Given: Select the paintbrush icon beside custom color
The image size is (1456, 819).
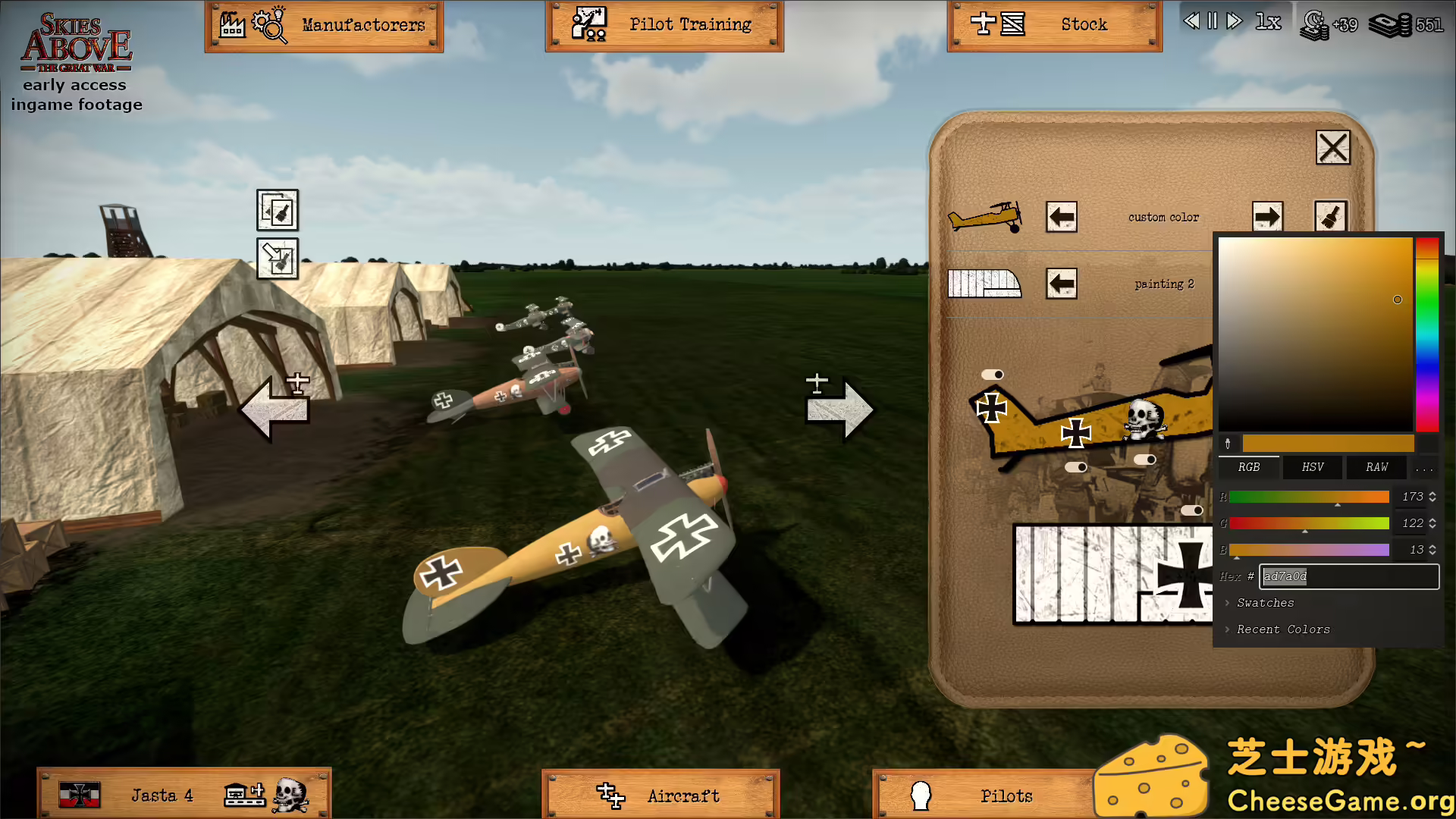Looking at the screenshot, I should pos(1332,217).
